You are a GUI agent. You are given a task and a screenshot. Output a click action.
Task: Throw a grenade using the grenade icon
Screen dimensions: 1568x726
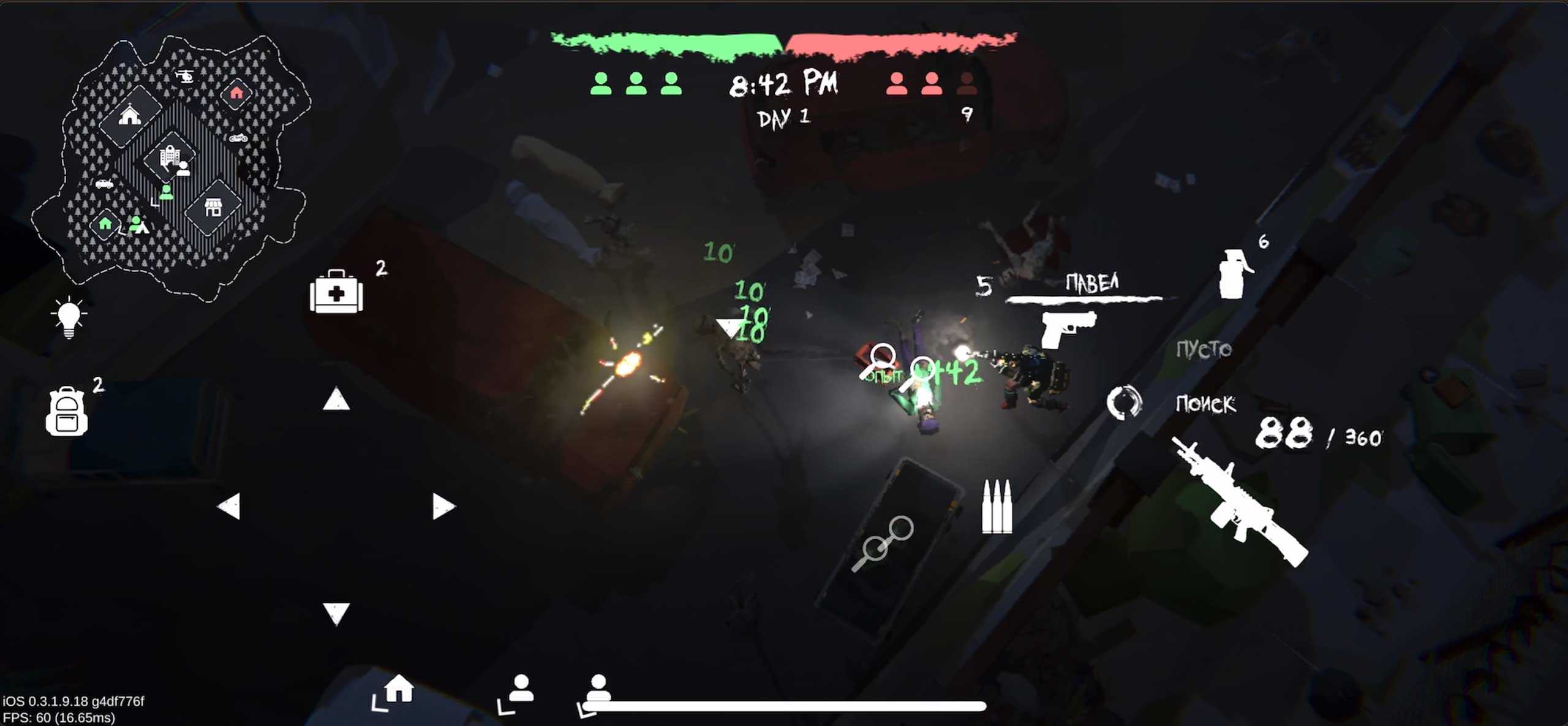1234,273
